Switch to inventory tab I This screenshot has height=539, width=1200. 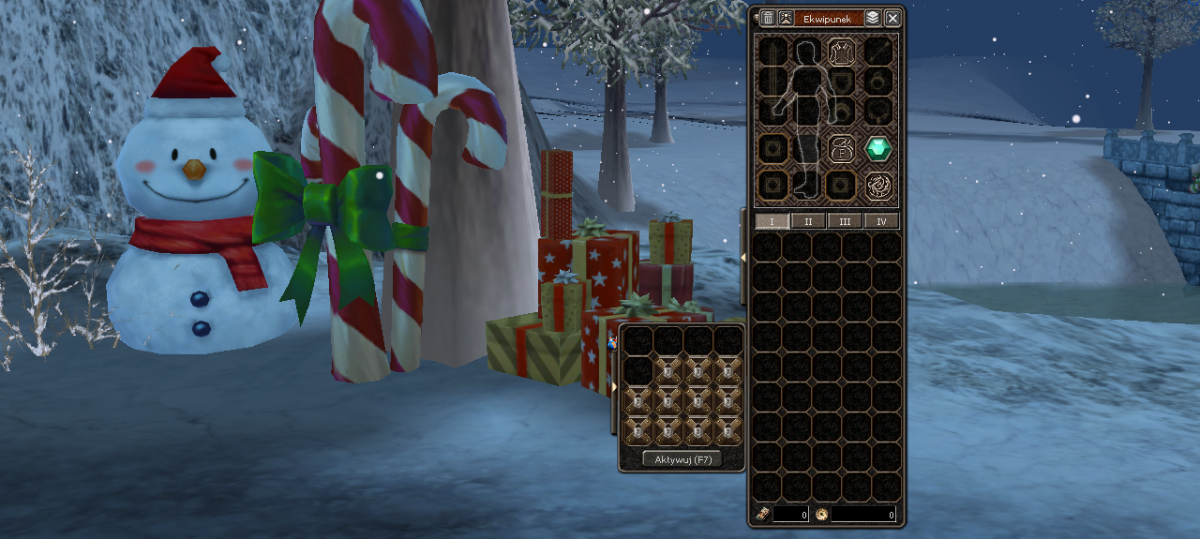[771, 221]
